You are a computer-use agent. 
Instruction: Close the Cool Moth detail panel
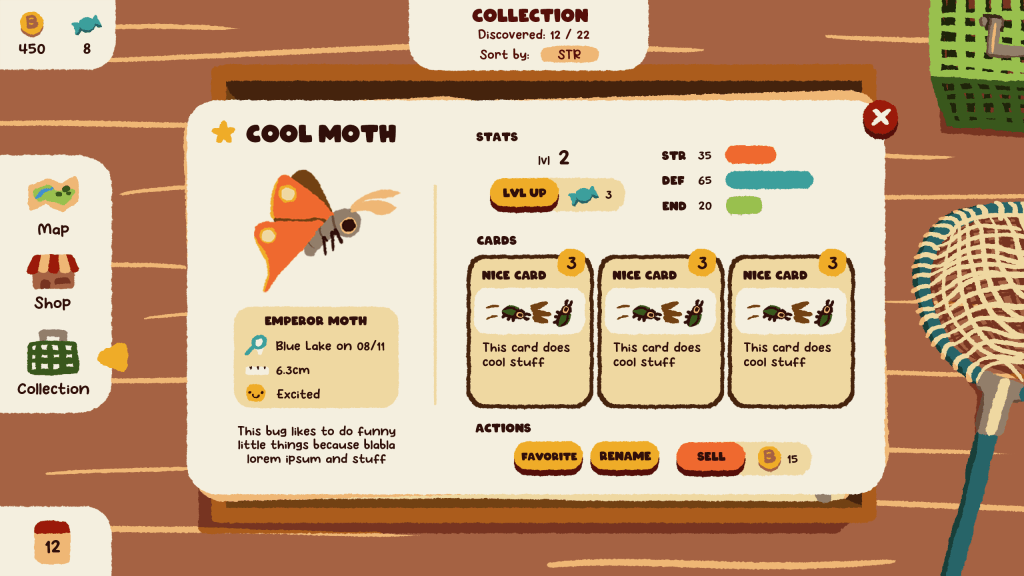(880, 118)
